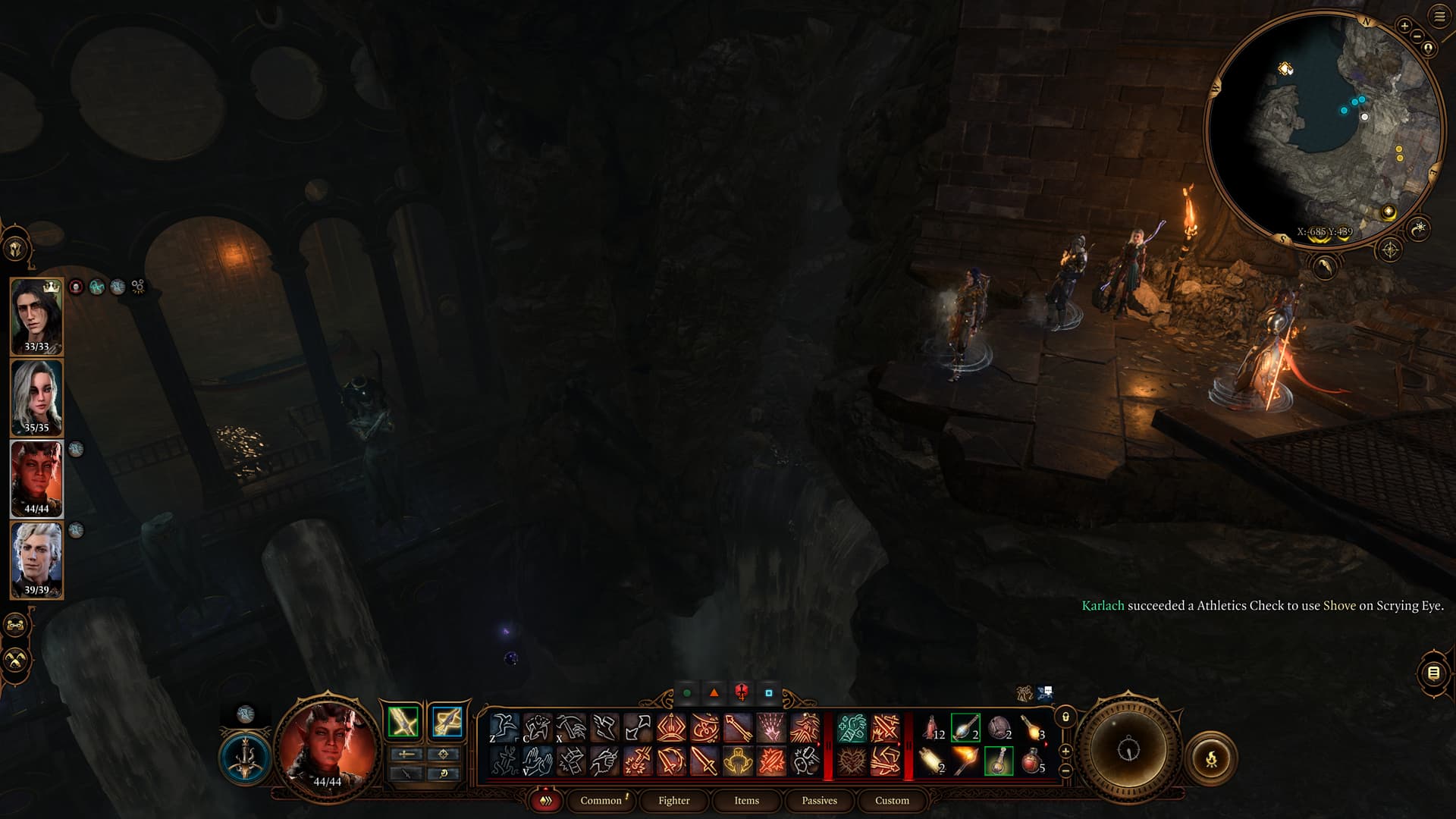Switch to the Passives tab

pos(819,800)
